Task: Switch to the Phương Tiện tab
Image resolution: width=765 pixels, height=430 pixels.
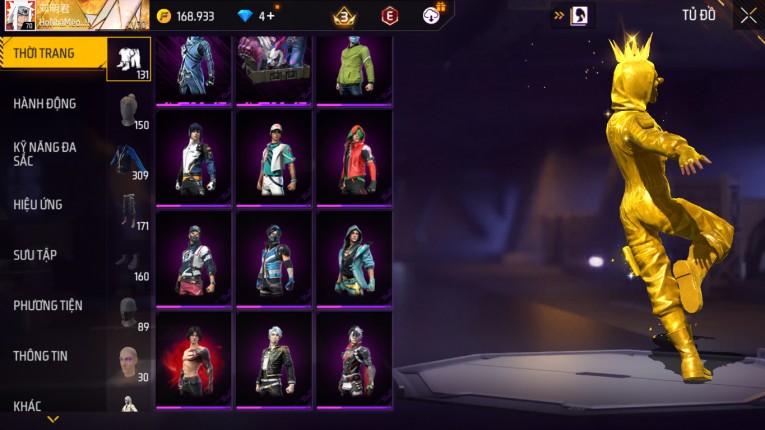Action: click(48, 306)
